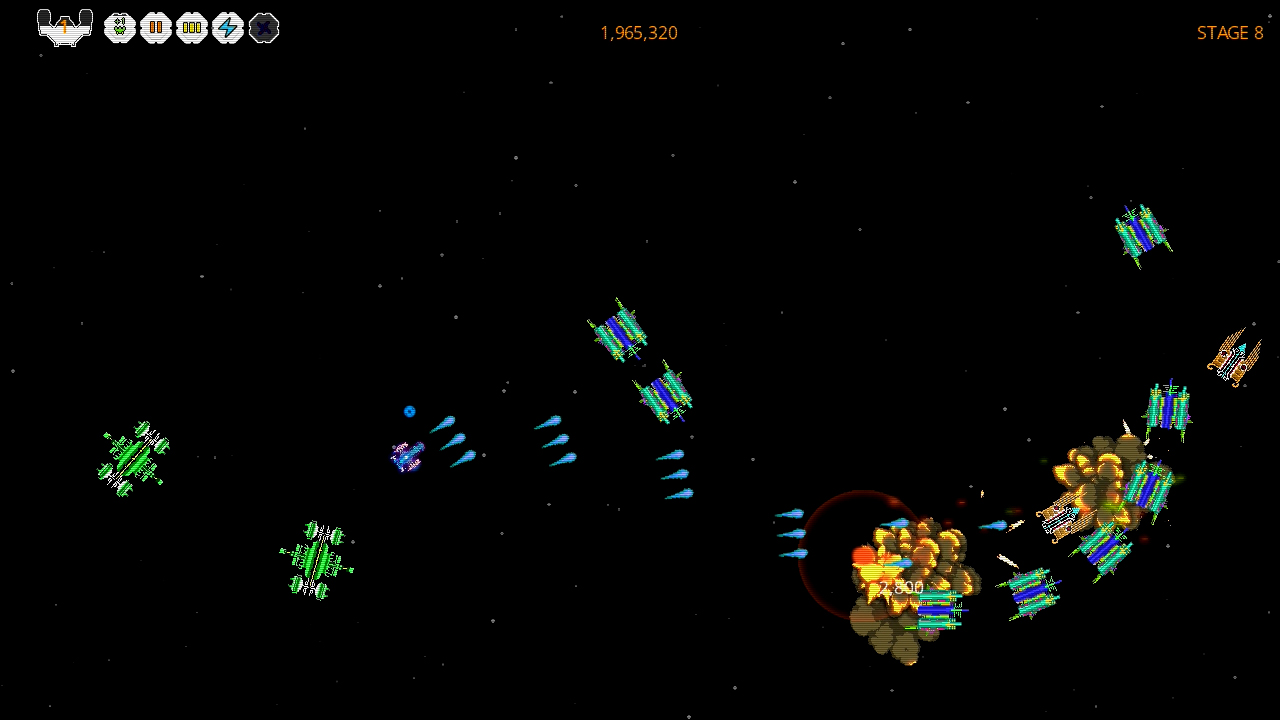Click the blue lightning bolt power-up icon
Viewport: 1280px width, 720px height.
click(x=228, y=28)
